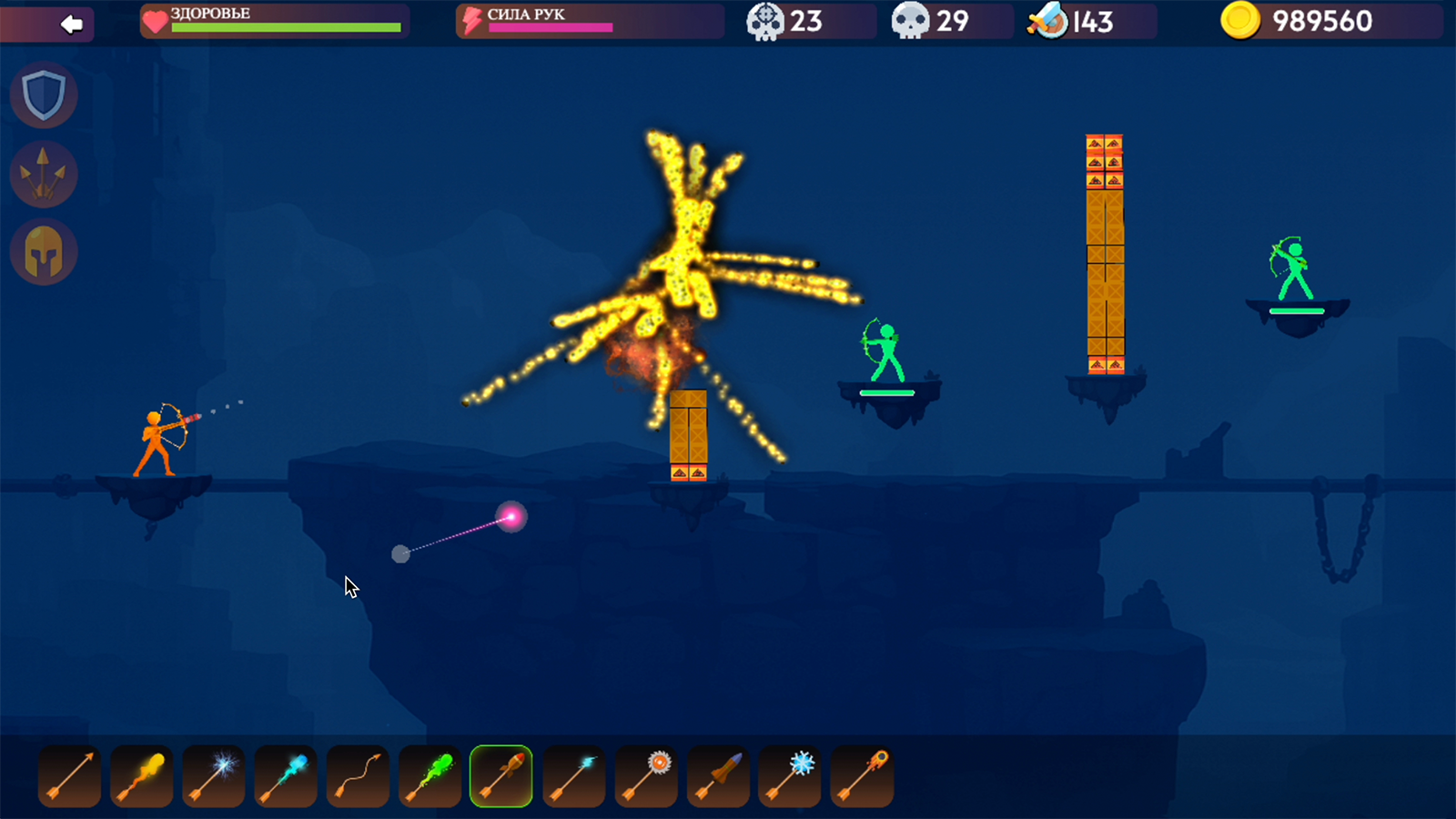Viewport: 1456px width, 819px height.
Task: Open the triple arrows ability menu
Action: 43,173
